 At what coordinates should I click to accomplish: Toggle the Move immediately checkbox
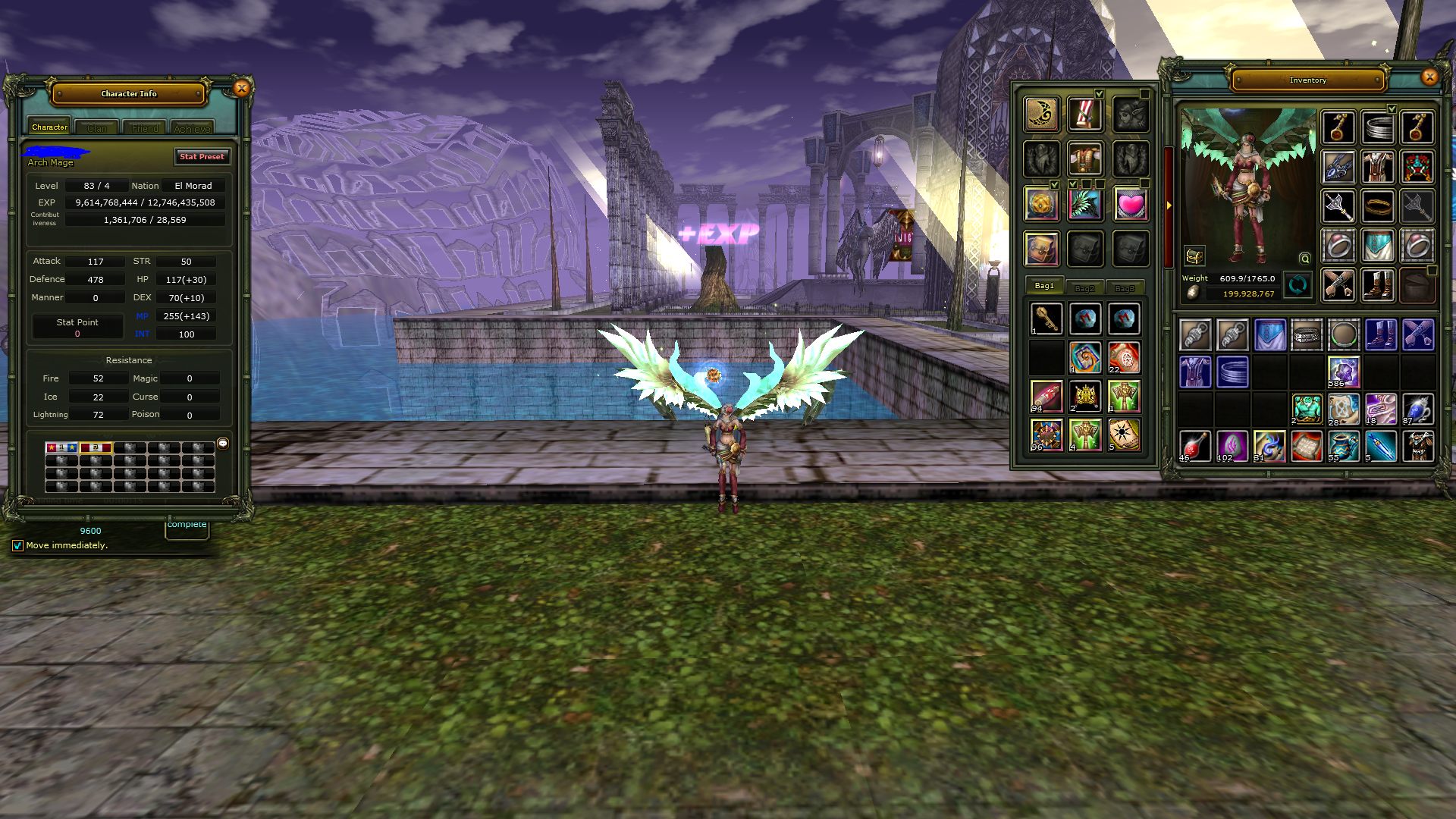[x=17, y=545]
